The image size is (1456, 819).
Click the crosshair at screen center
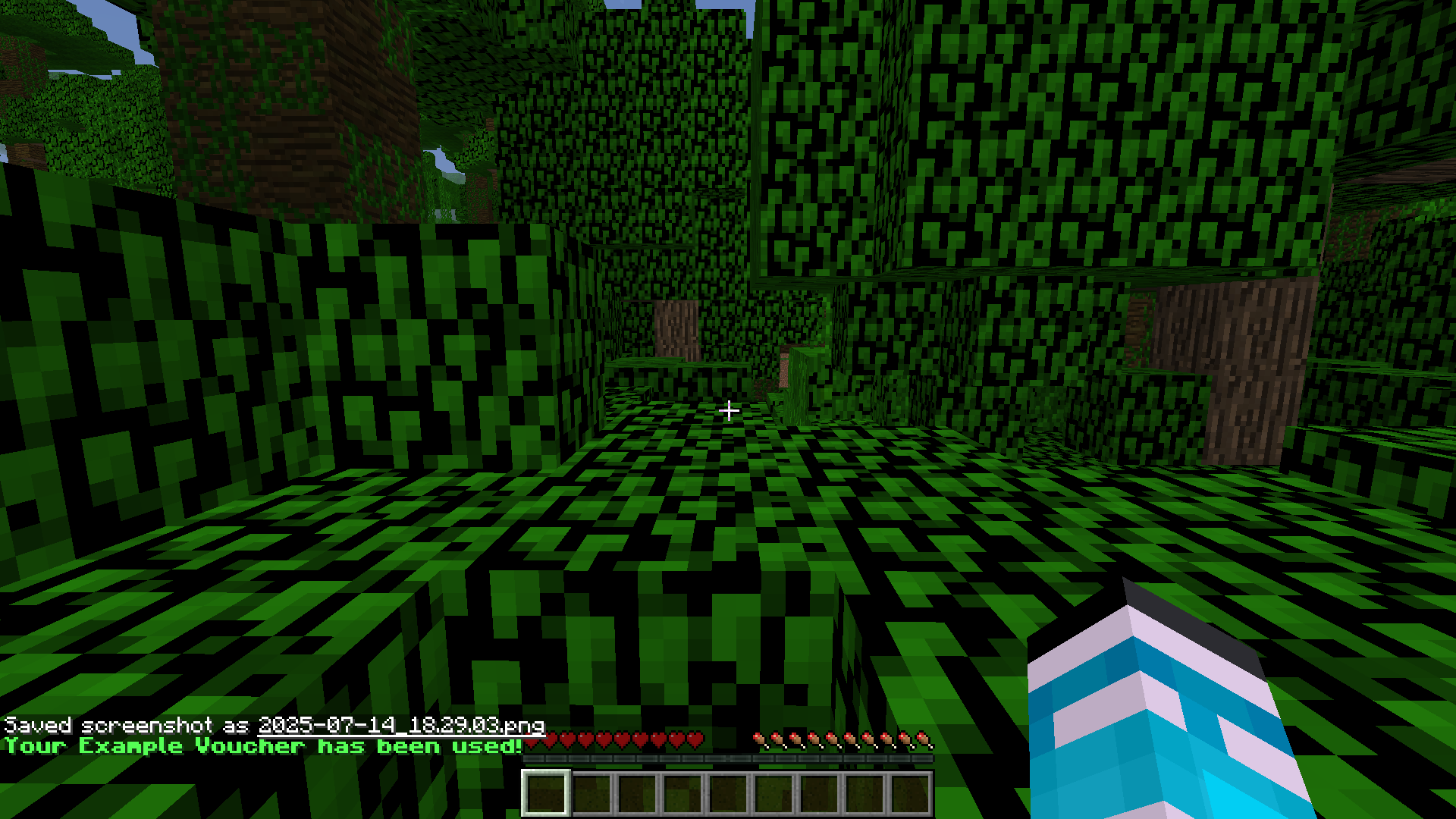click(x=728, y=409)
